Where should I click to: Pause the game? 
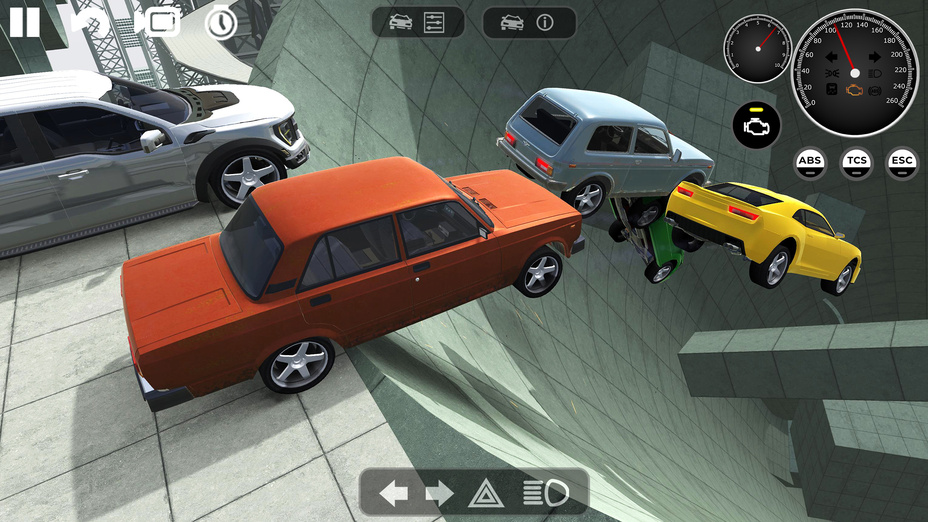click(24, 22)
